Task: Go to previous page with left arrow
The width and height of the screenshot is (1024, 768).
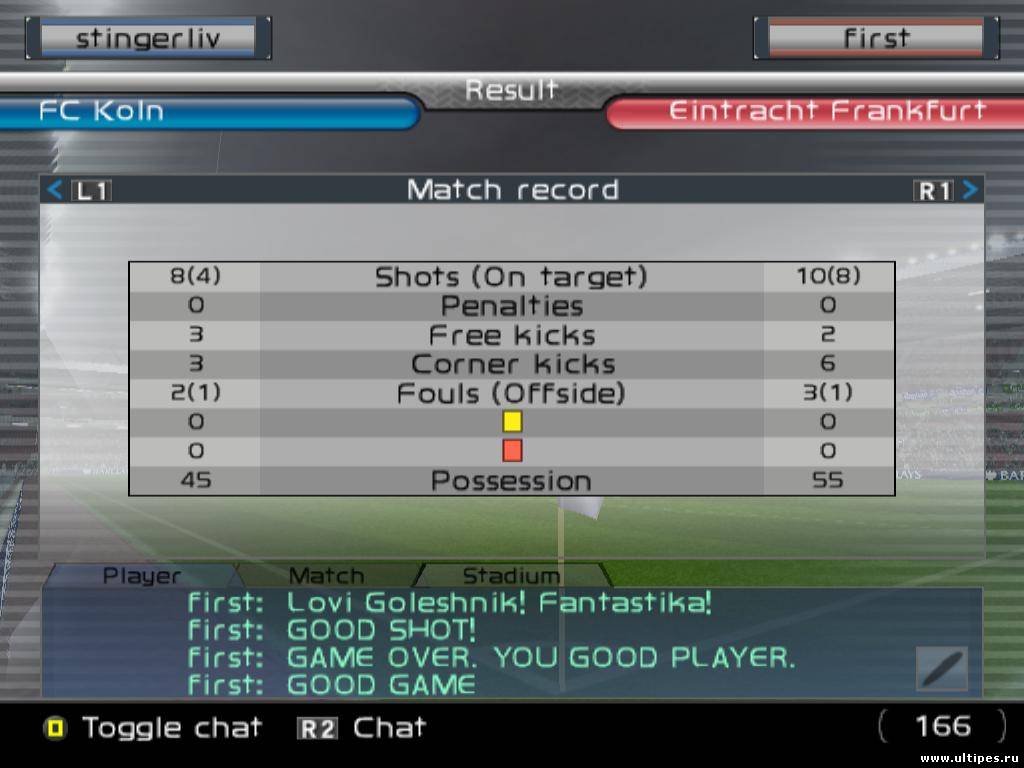Action: coord(55,190)
